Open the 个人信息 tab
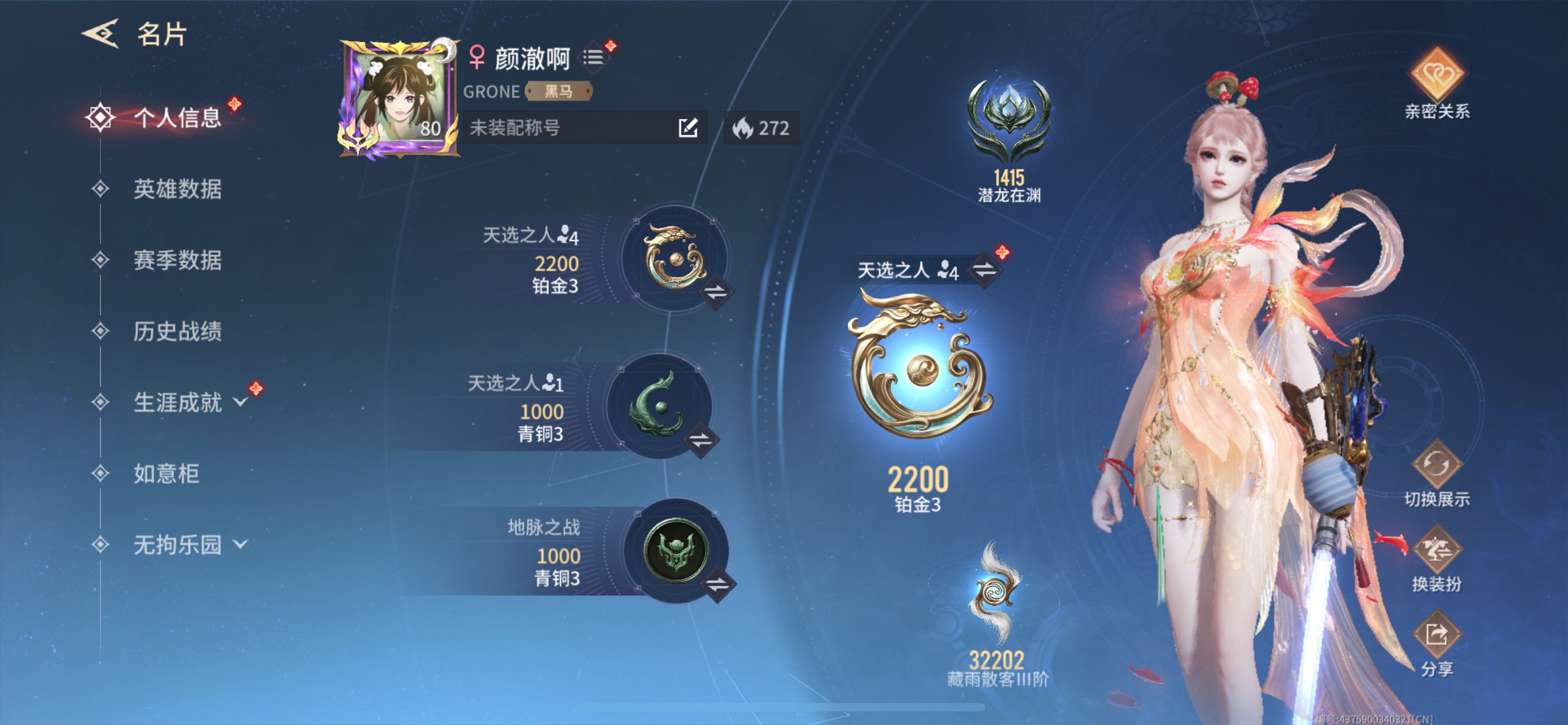Viewport: 1568px width, 725px height. pos(177,117)
